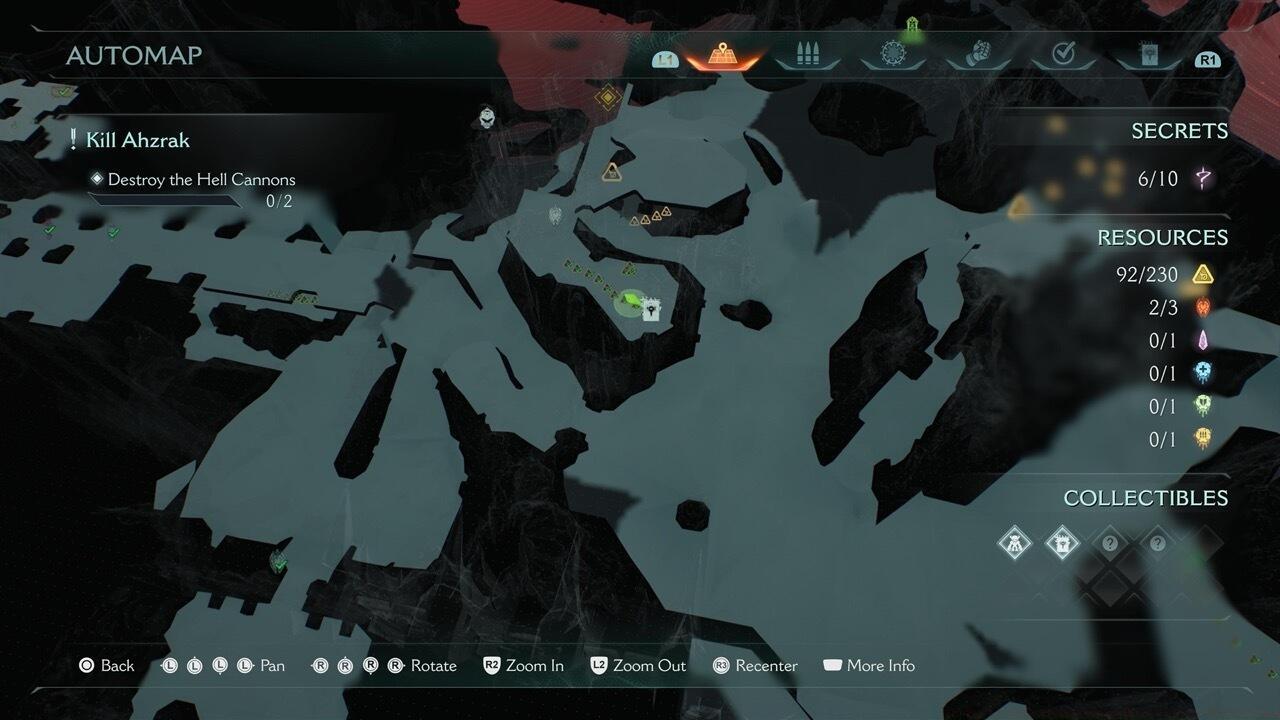The height and width of the screenshot is (720, 1280).
Task: Select the Kill Ahzrak objective
Action: (x=137, y=140)
